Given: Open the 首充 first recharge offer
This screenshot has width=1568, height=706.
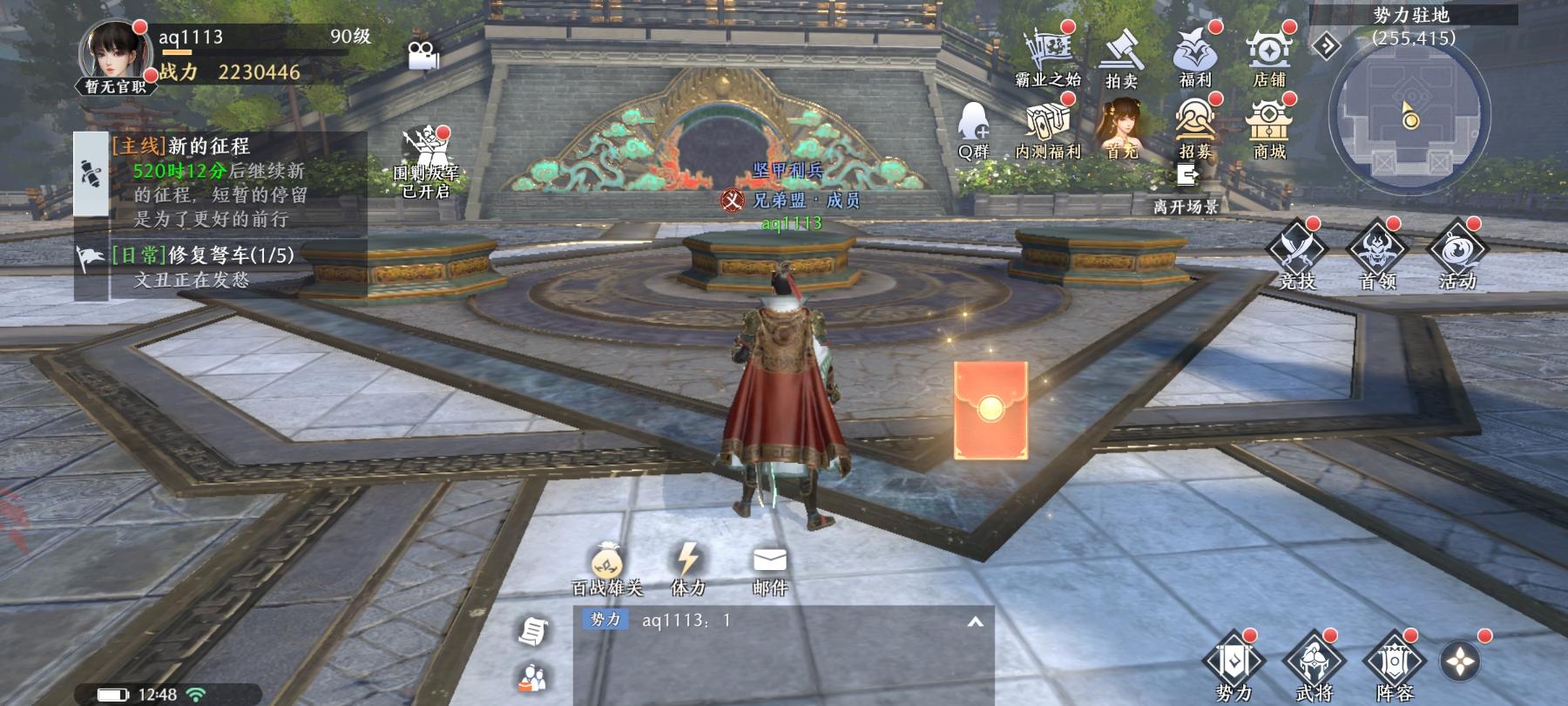Looking at the screenshot, I should point(1122,128).
